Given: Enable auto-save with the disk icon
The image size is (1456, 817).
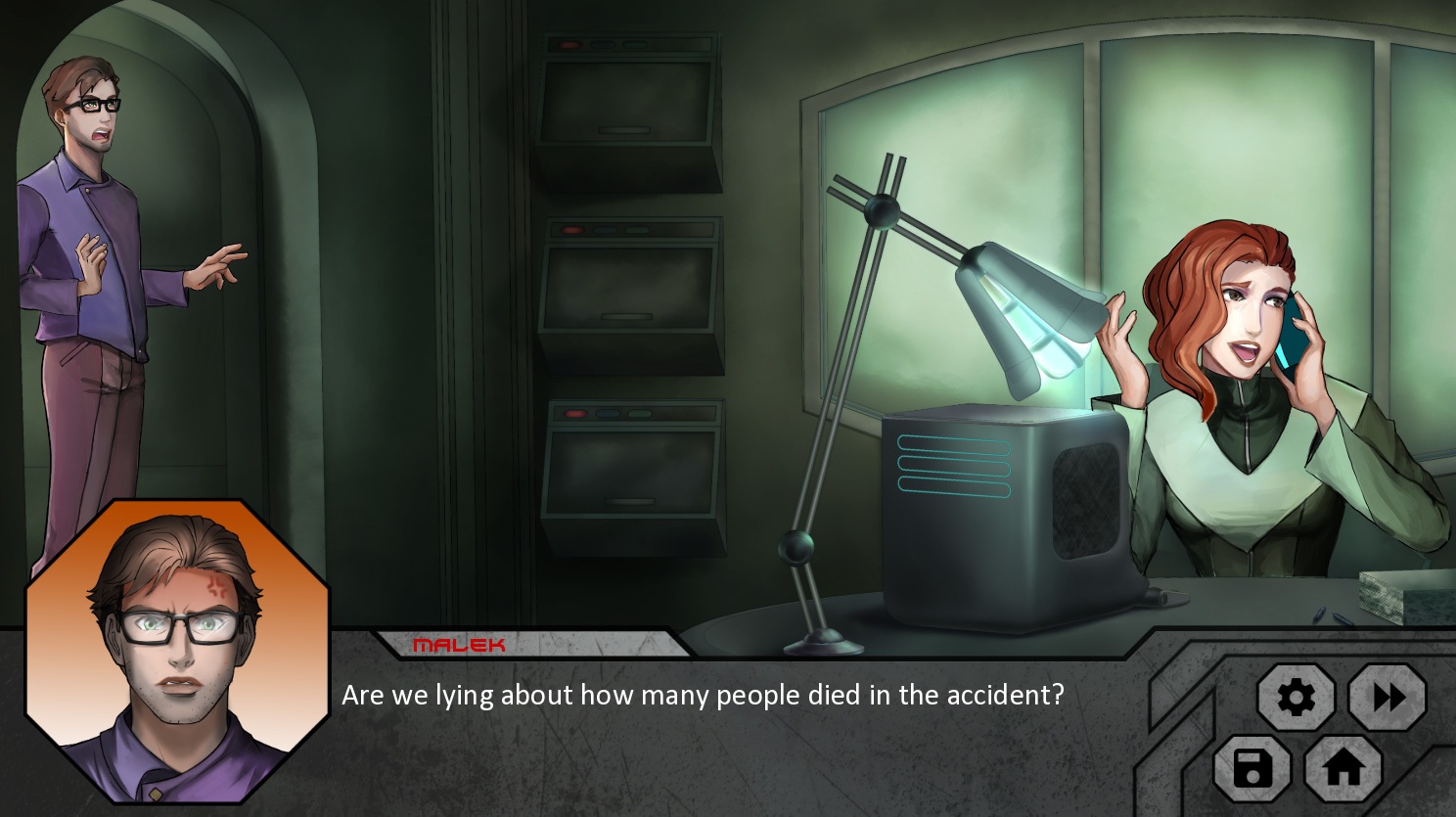Looking at the screenshot, I should (1251, 770).
